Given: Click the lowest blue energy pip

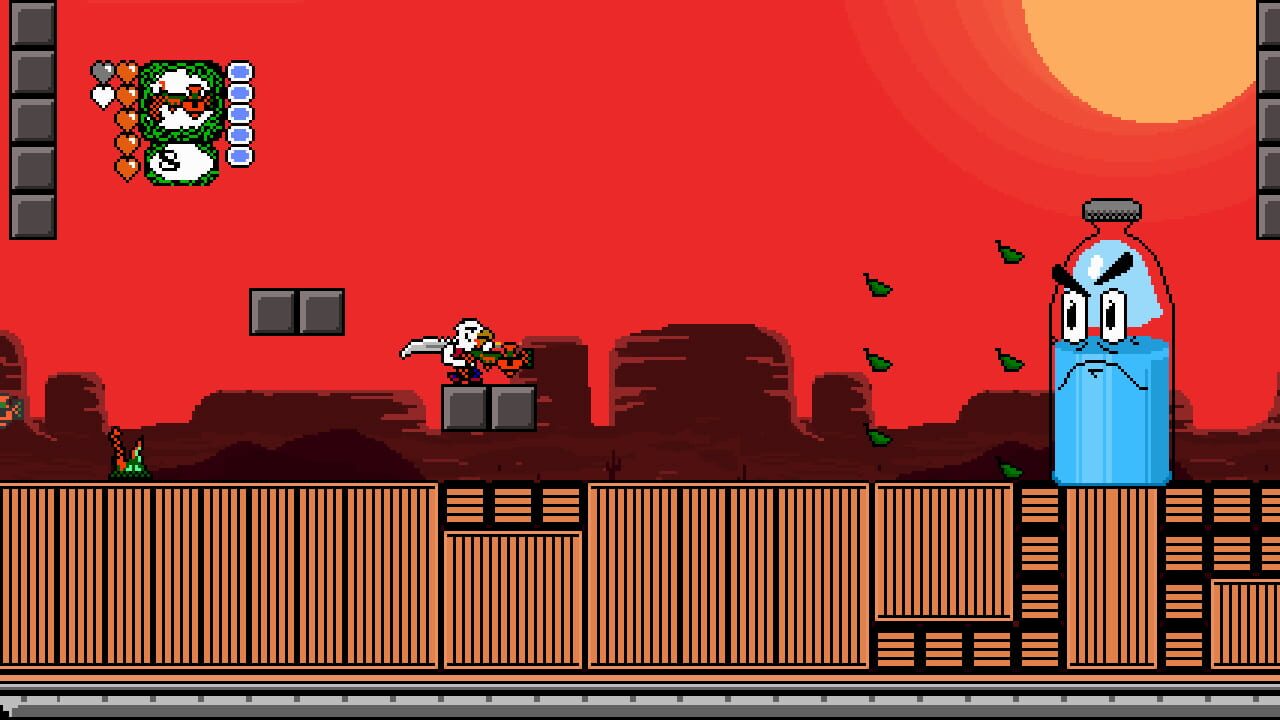Looking at the screenshot, I should (237, 154).
